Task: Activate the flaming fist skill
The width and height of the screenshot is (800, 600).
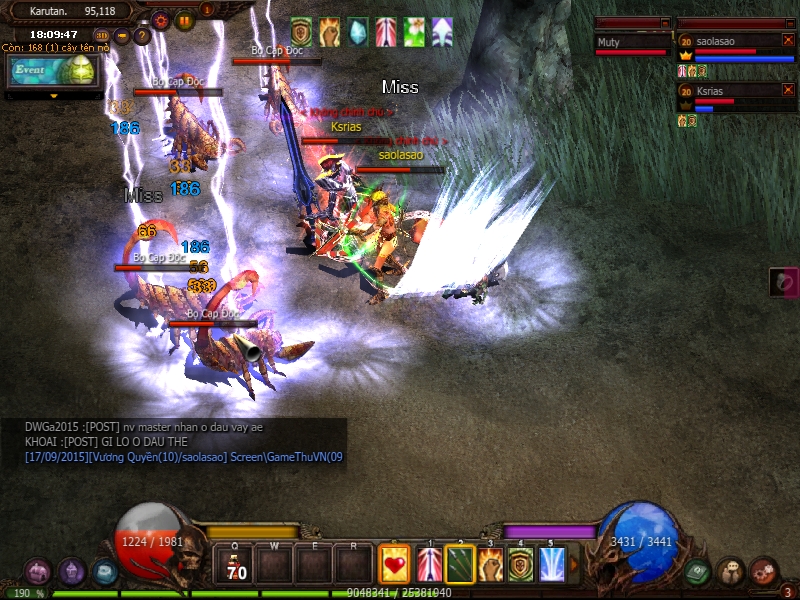Action: tap(490, 565)
